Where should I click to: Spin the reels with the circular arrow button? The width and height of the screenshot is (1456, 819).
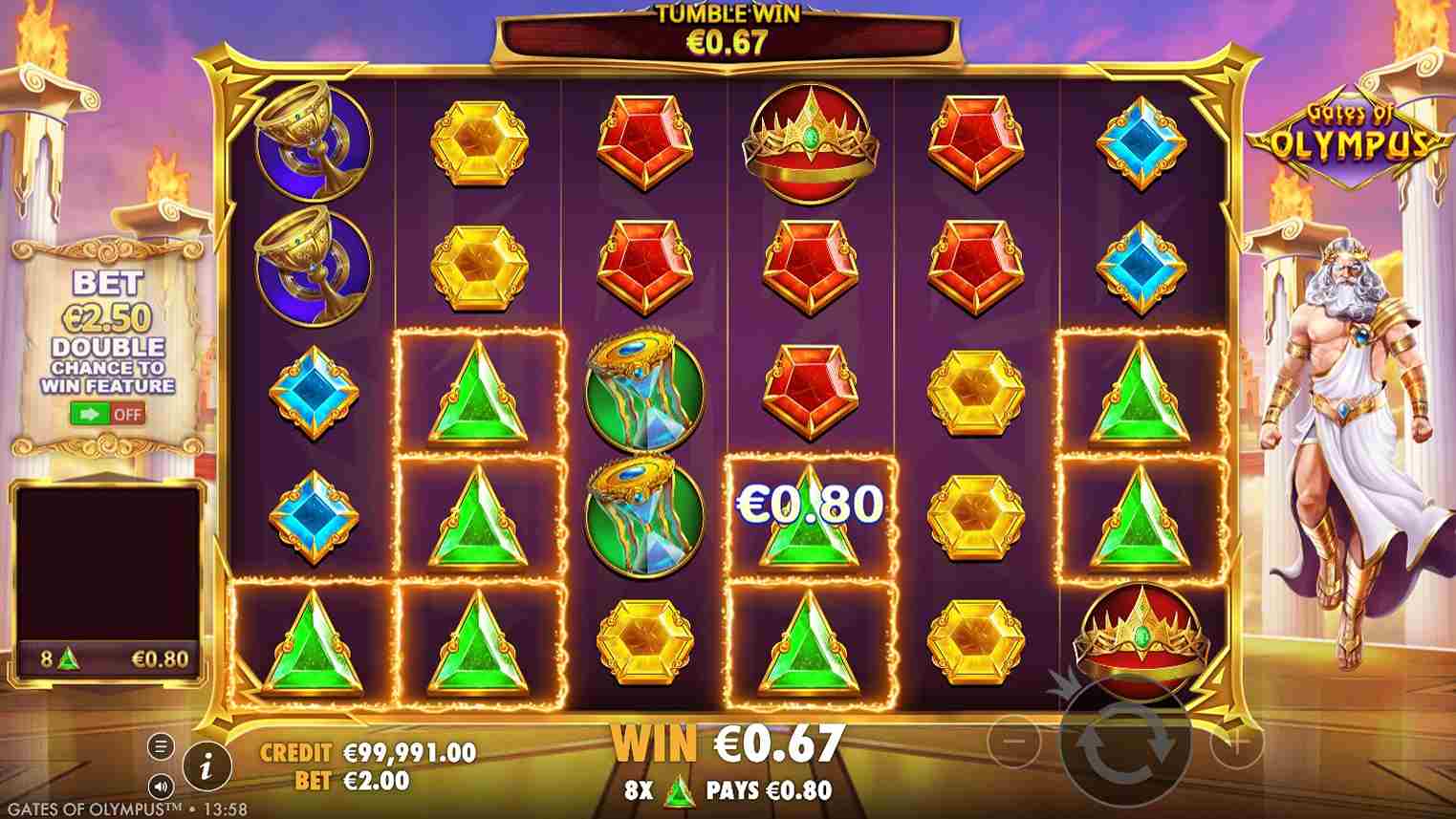tap(1125, 739)
